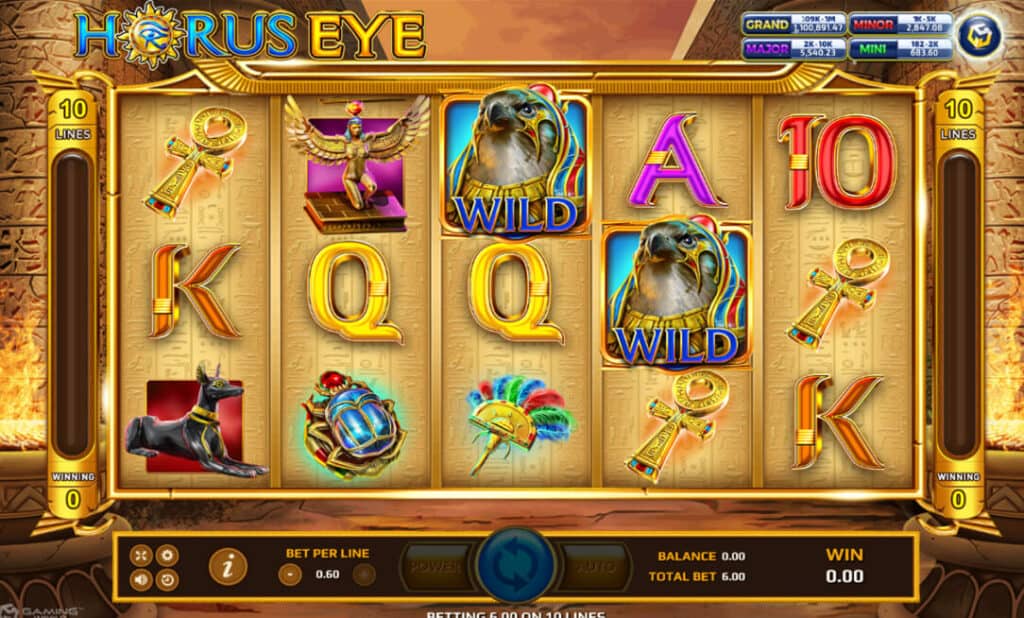Increase the bet per line
This screenshot has height=618, width=1024.
tap(365, 574)
